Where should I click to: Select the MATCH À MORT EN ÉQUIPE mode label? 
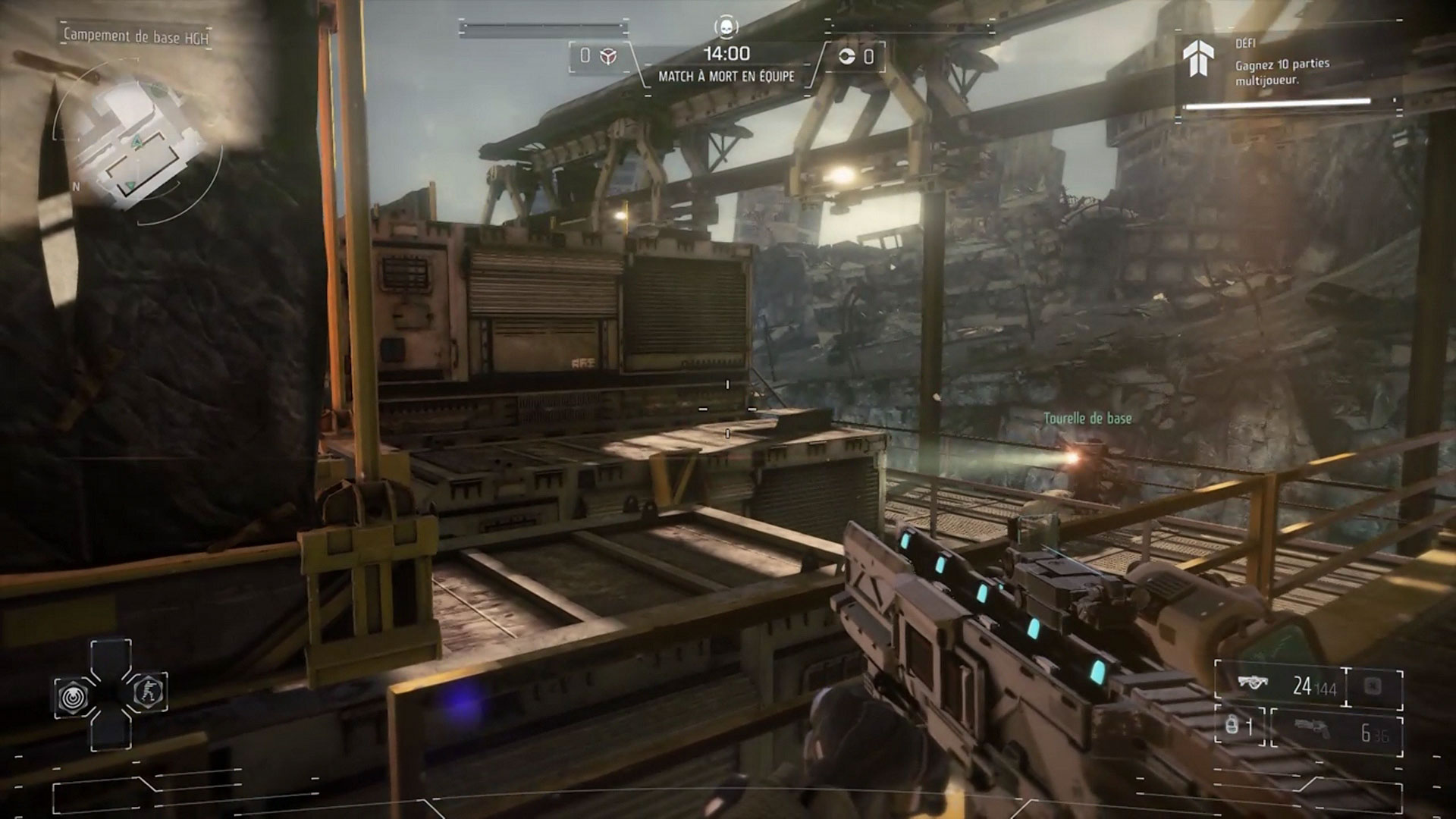[728, 77]
